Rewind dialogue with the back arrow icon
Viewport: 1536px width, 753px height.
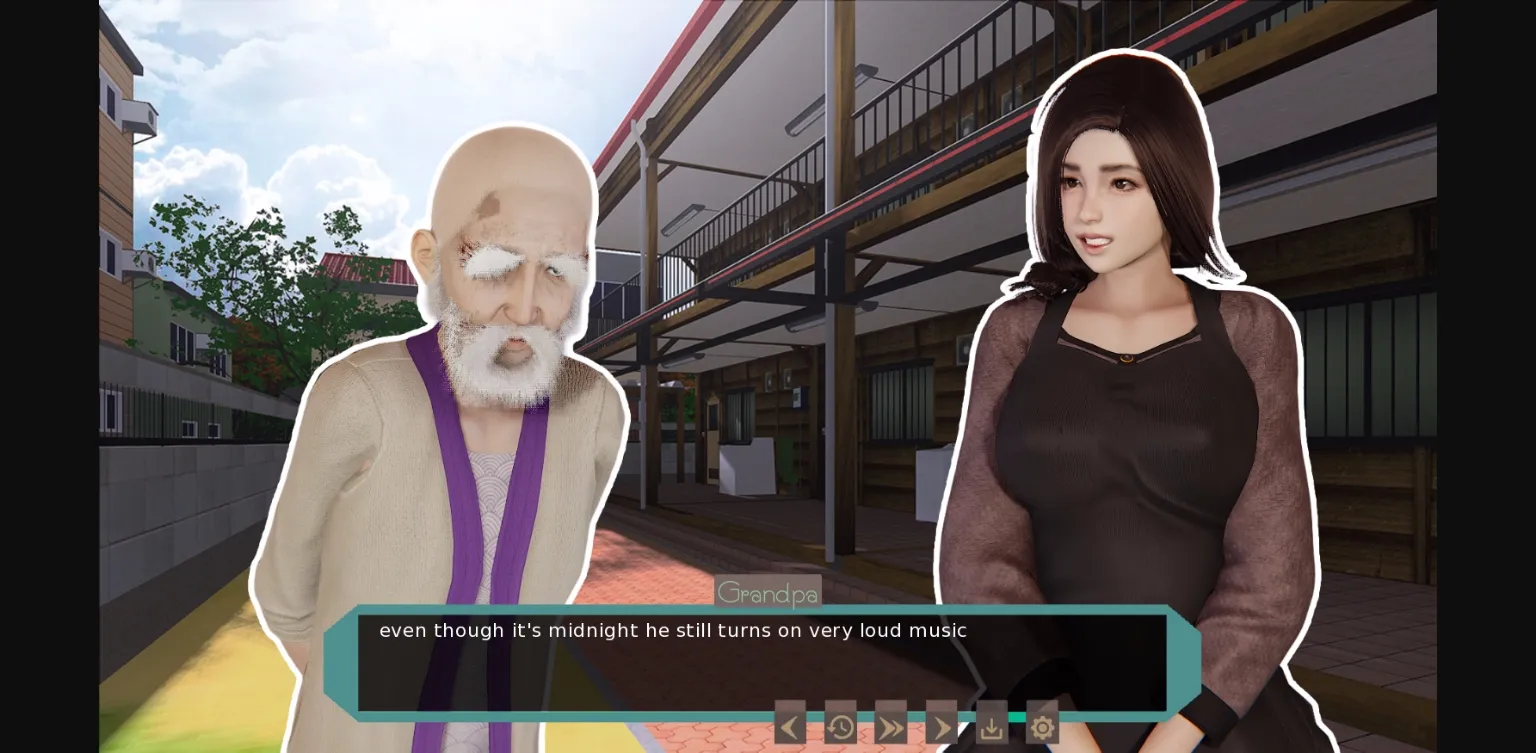pyautogui.click(x=789, y=726)
